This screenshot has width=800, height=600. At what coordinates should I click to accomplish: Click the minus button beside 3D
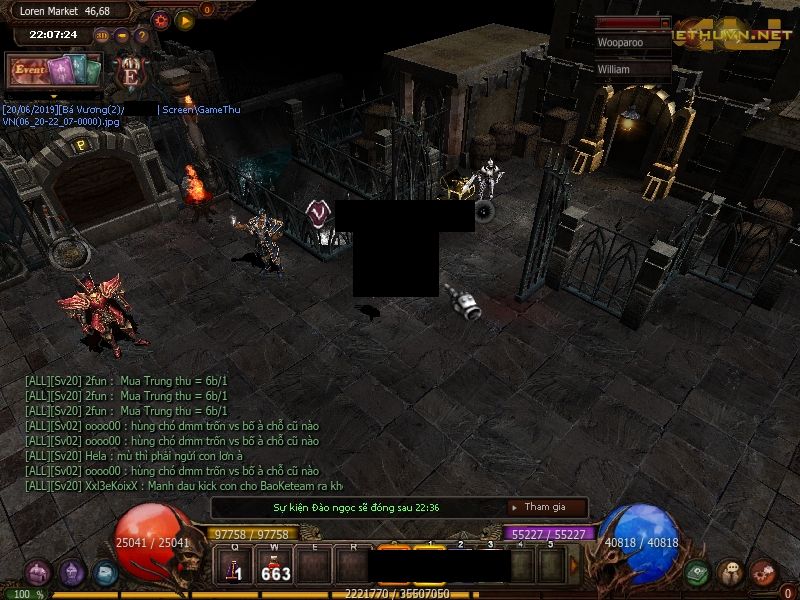click(122, 35)
